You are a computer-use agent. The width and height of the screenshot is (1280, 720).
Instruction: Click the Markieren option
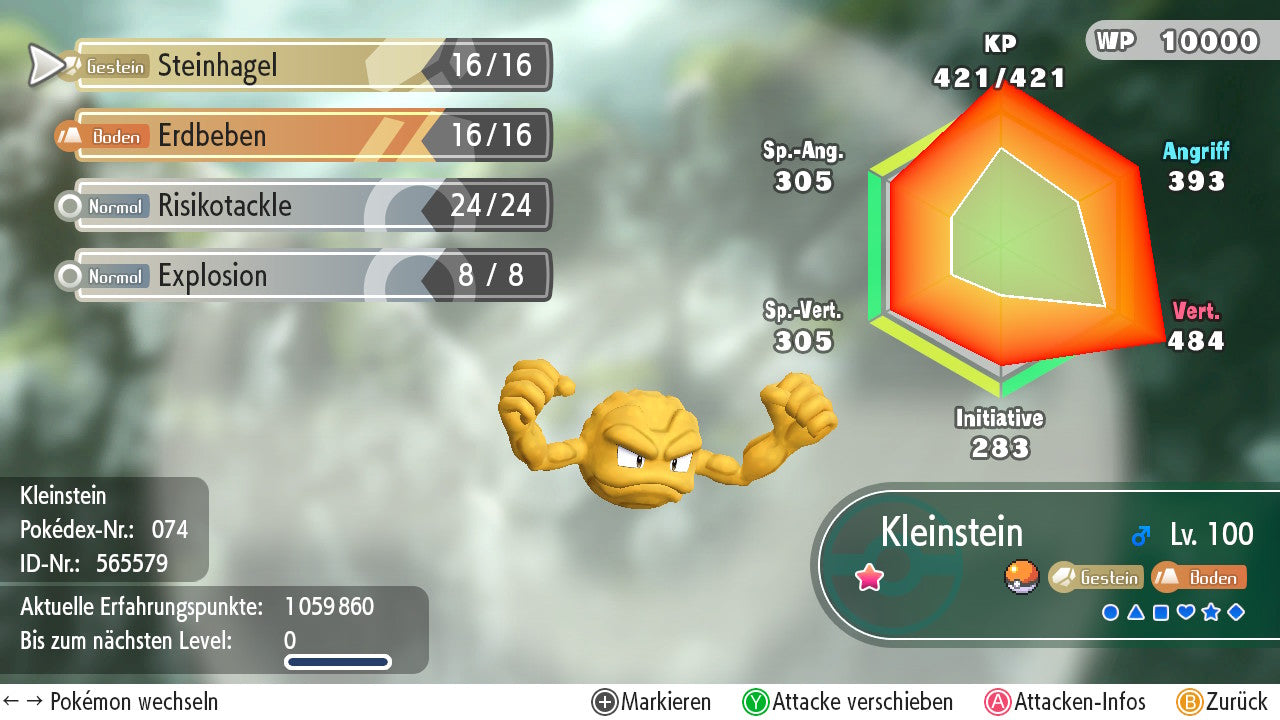[652, 702]
